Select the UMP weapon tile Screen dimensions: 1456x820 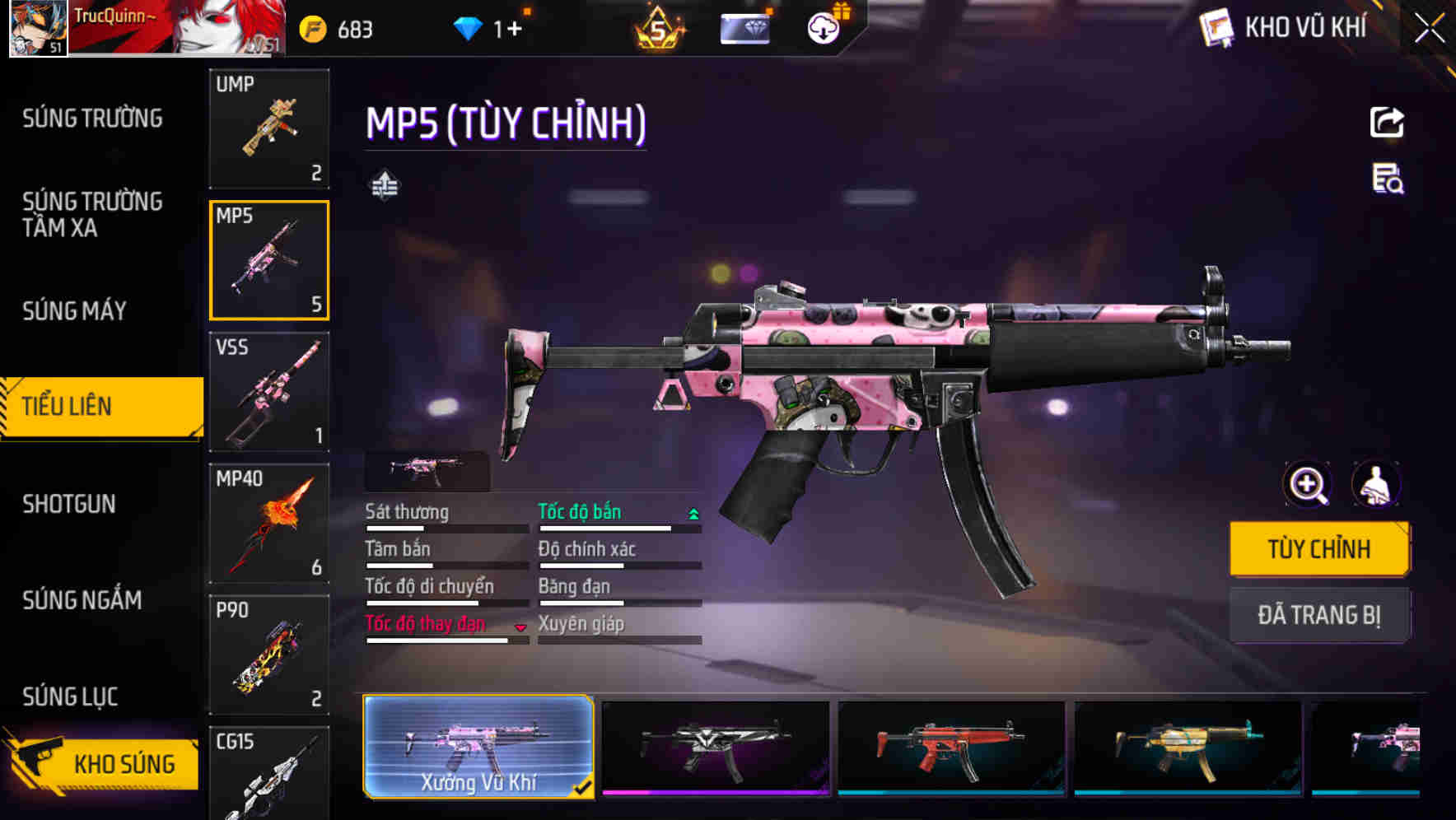[x=269, y=128]
